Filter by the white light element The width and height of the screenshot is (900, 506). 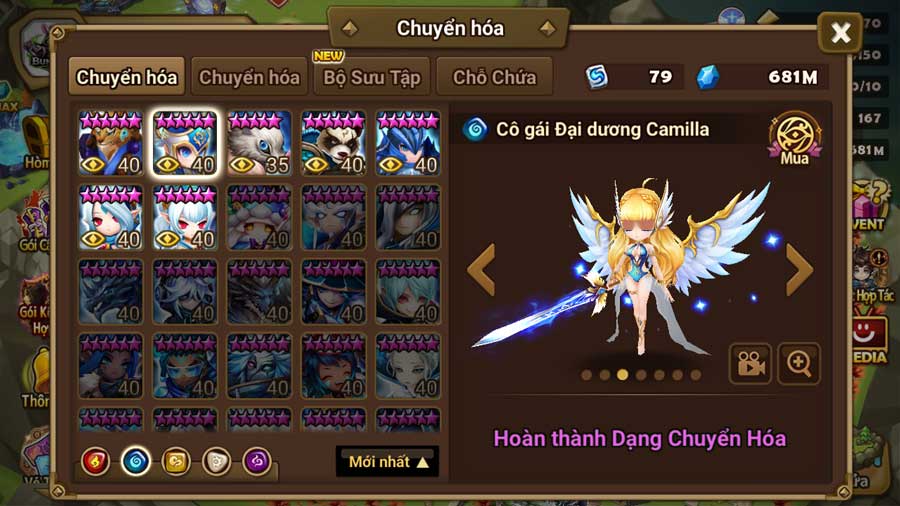[x=216, y=461]
